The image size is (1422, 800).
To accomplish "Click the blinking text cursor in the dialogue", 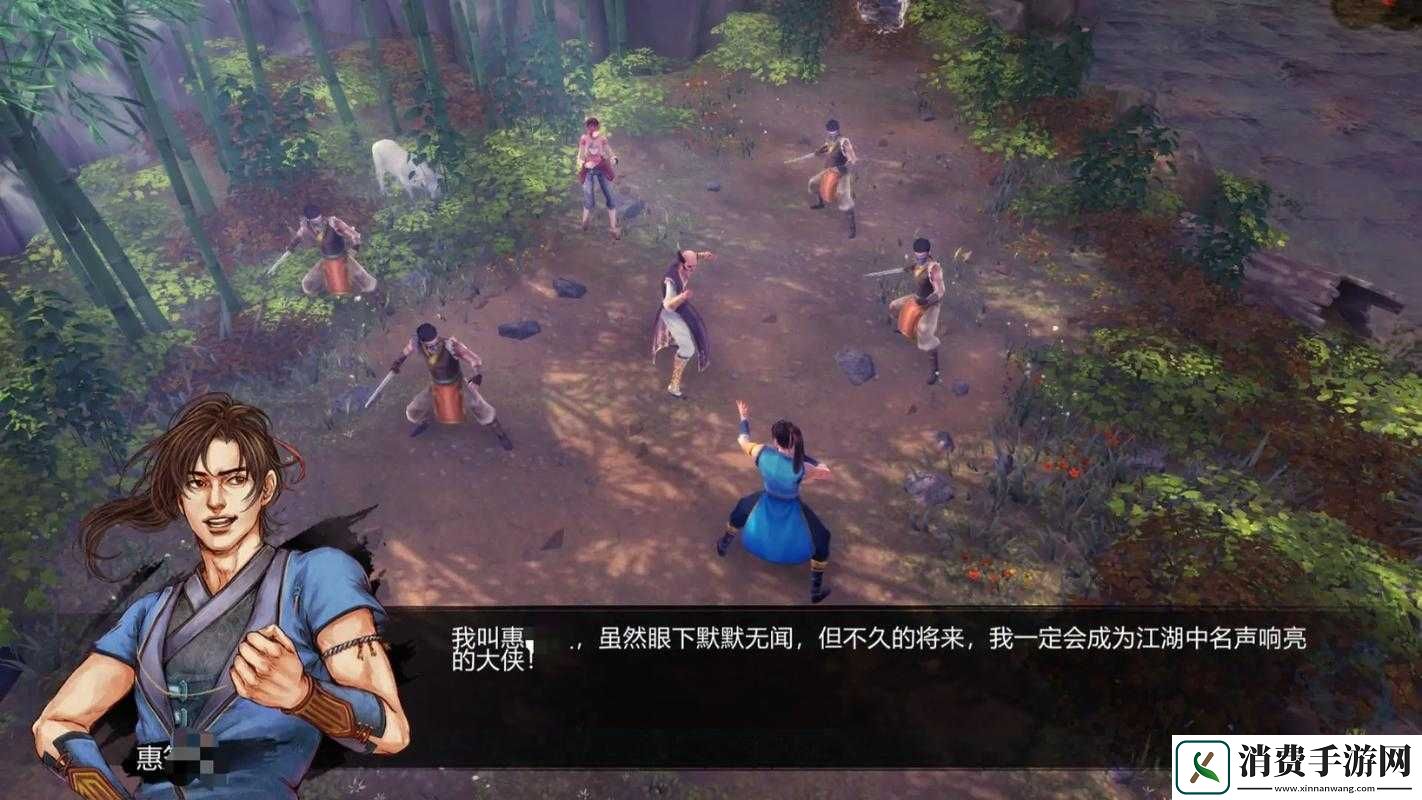I will click(x=531, y=643).
